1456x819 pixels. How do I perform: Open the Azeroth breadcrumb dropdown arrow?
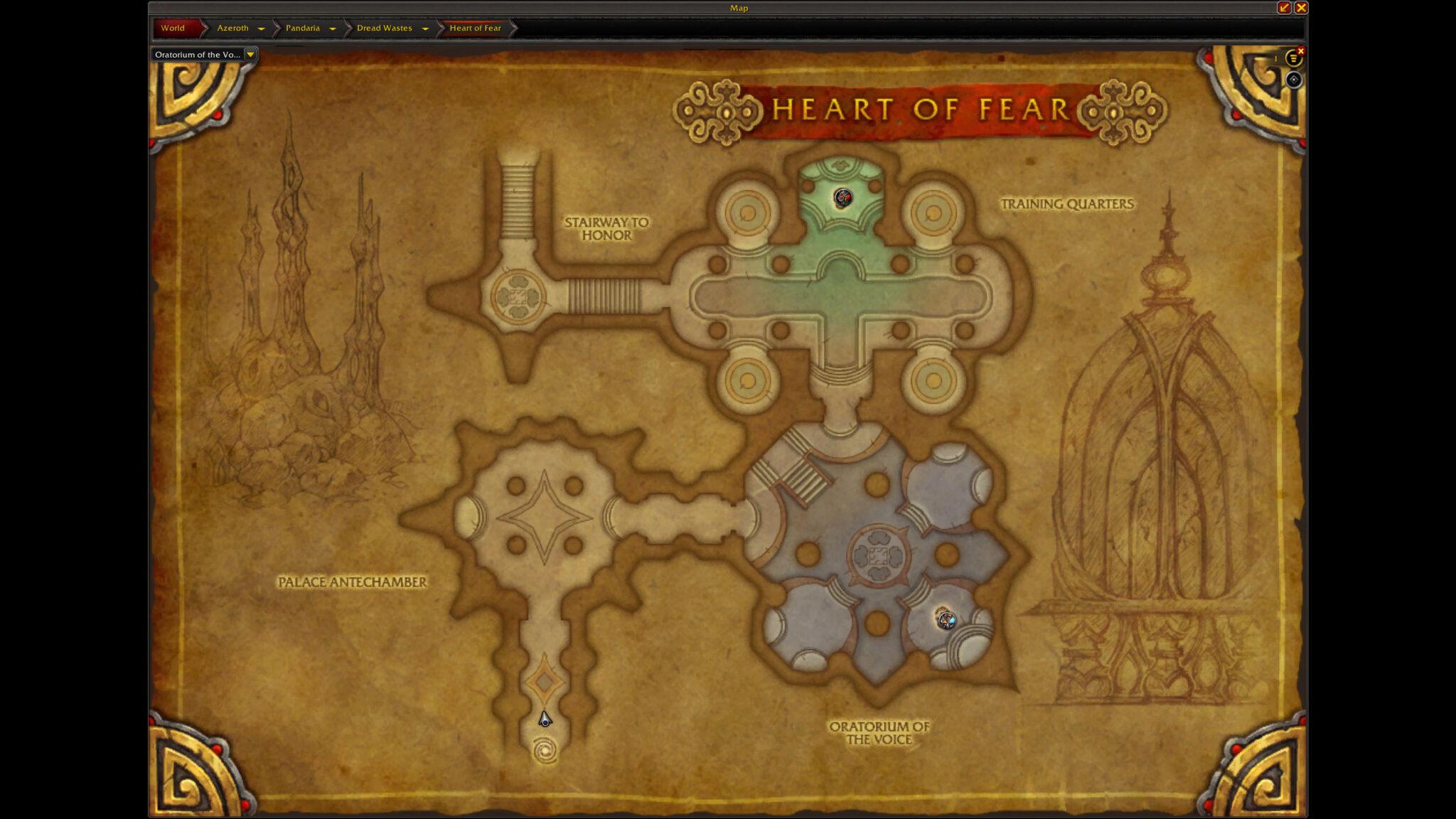coord(261,28)
